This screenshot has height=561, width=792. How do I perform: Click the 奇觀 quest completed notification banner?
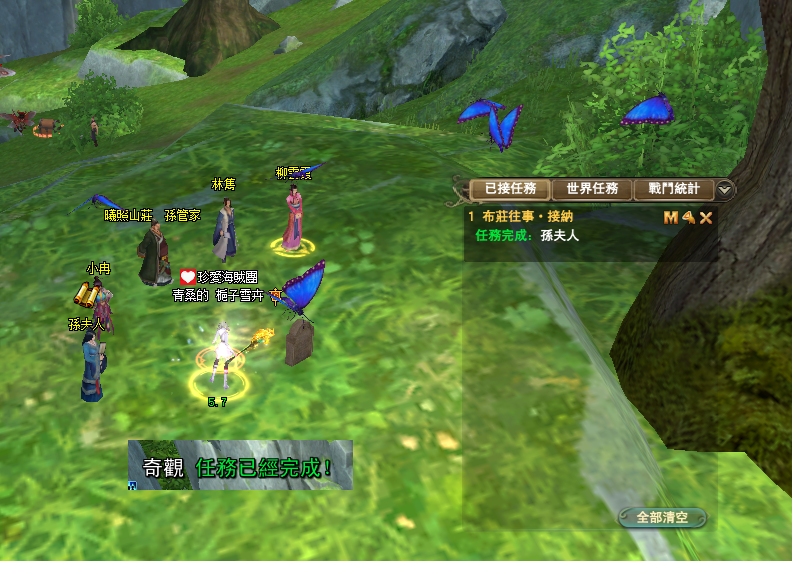pyautogui.click(x=240, y=466)
